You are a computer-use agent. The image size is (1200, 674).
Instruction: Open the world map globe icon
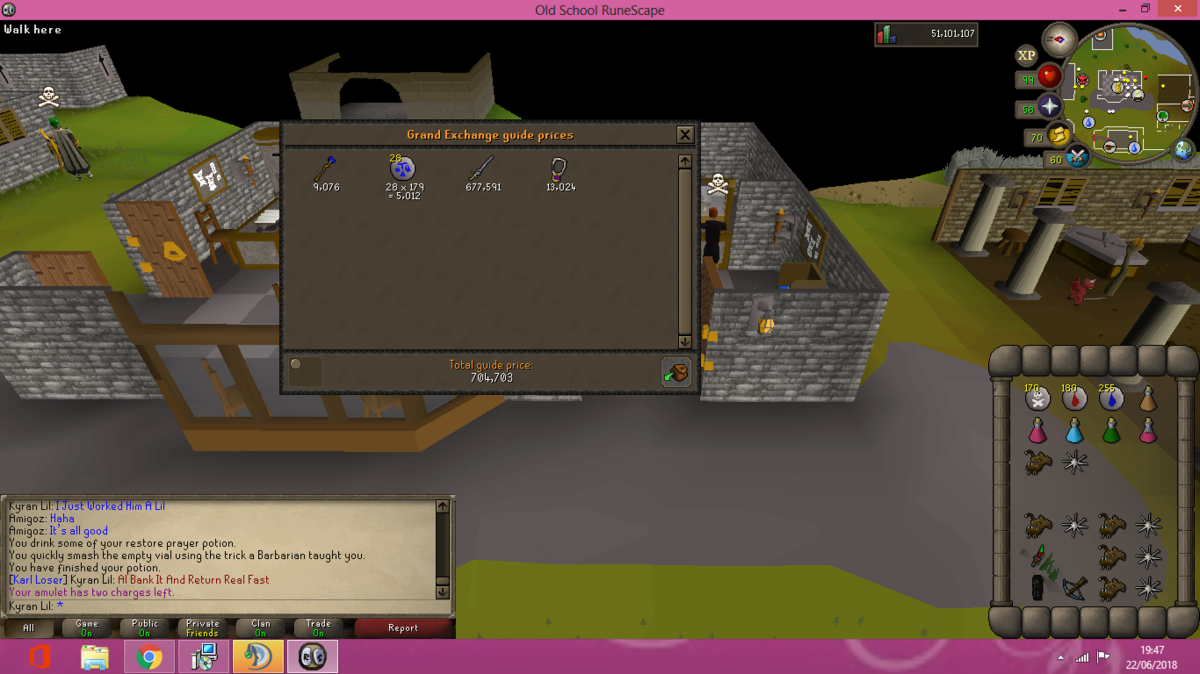click(1184, 150)
